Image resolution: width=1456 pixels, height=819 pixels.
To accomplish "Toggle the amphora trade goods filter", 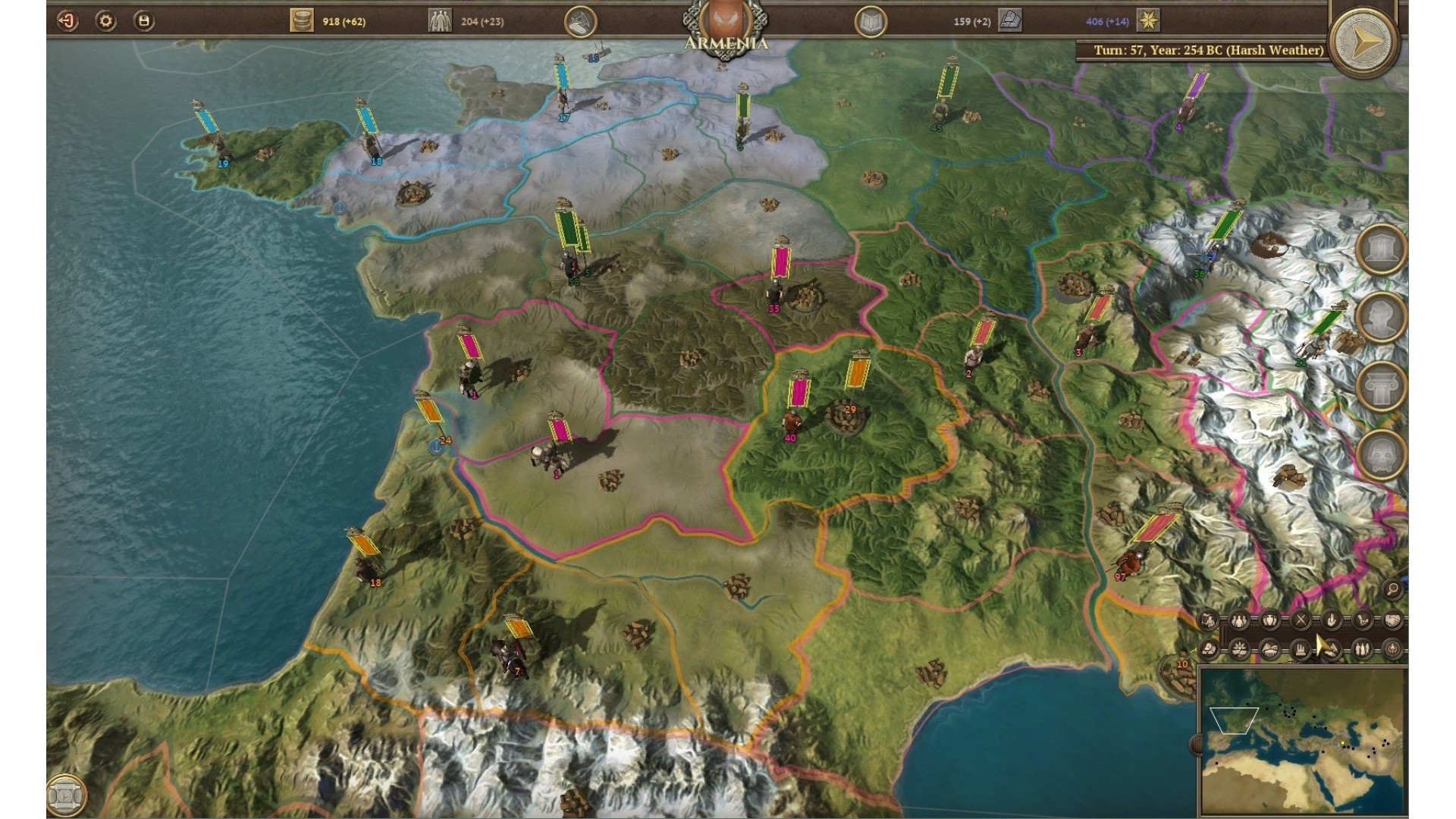I will [1270, 620].
